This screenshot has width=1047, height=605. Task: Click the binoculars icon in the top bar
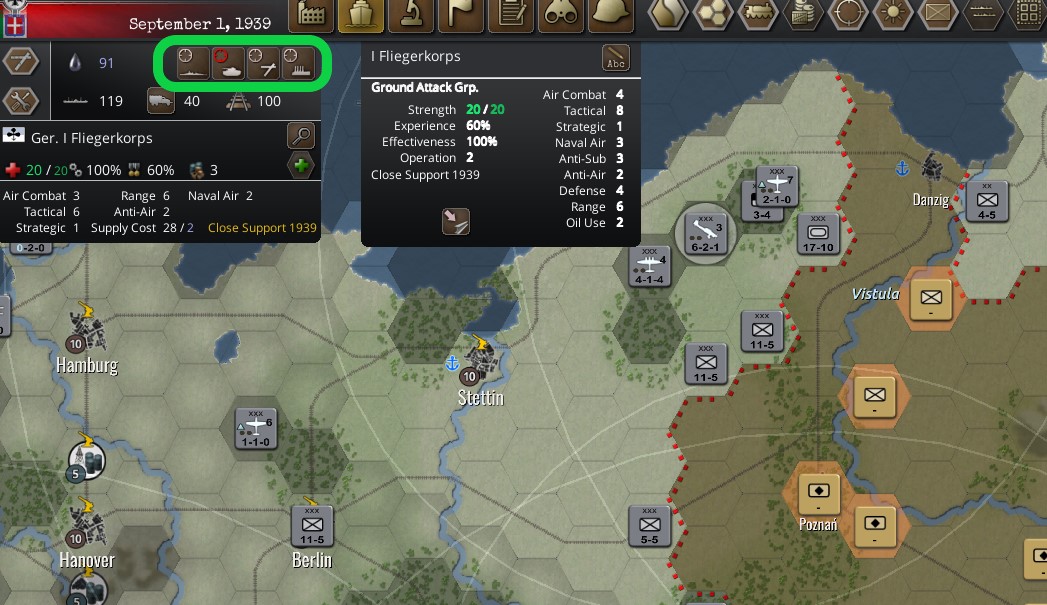point(563,14)
